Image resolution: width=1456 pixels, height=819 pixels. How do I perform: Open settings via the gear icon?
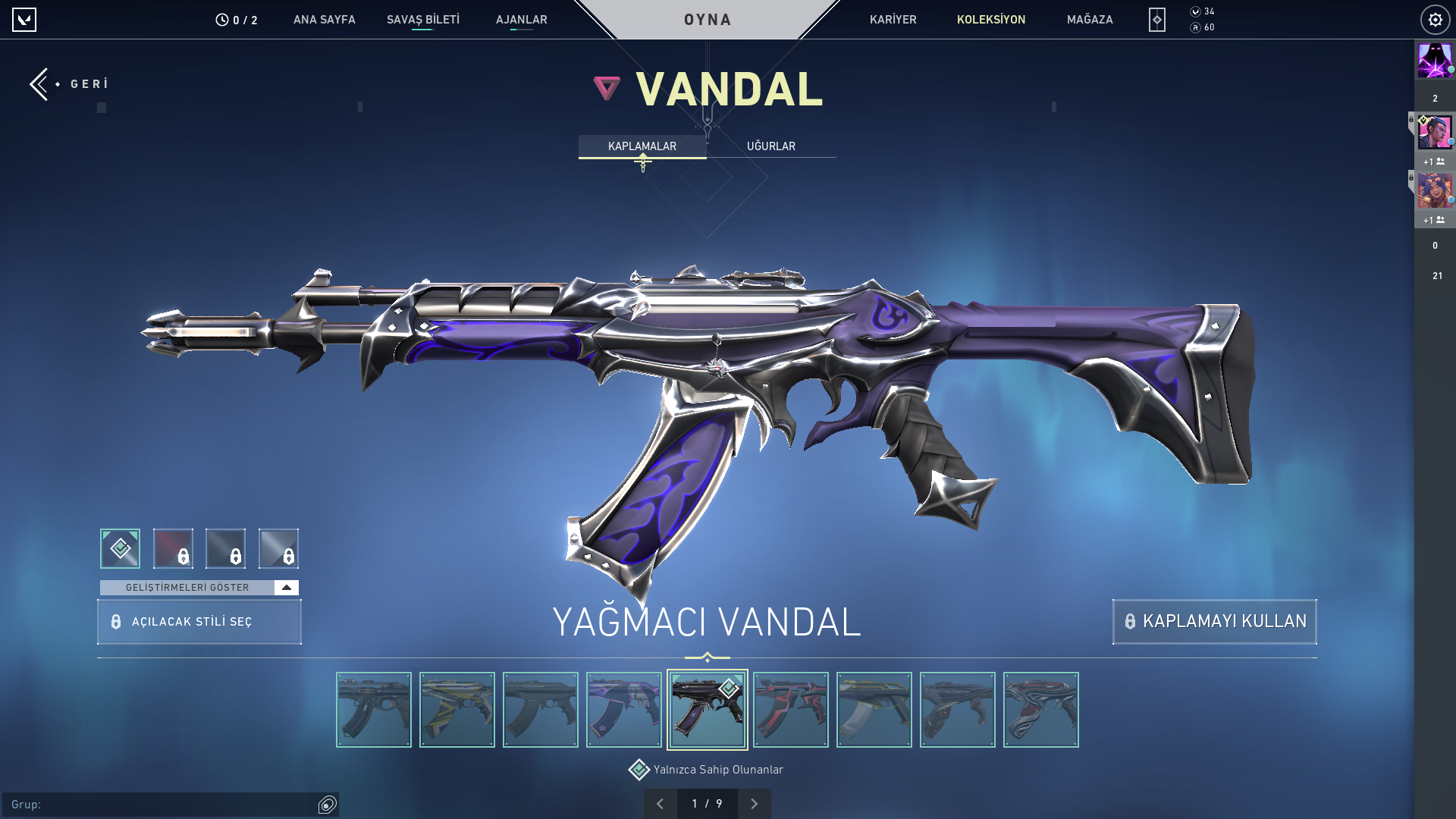tap(1435, 20)
